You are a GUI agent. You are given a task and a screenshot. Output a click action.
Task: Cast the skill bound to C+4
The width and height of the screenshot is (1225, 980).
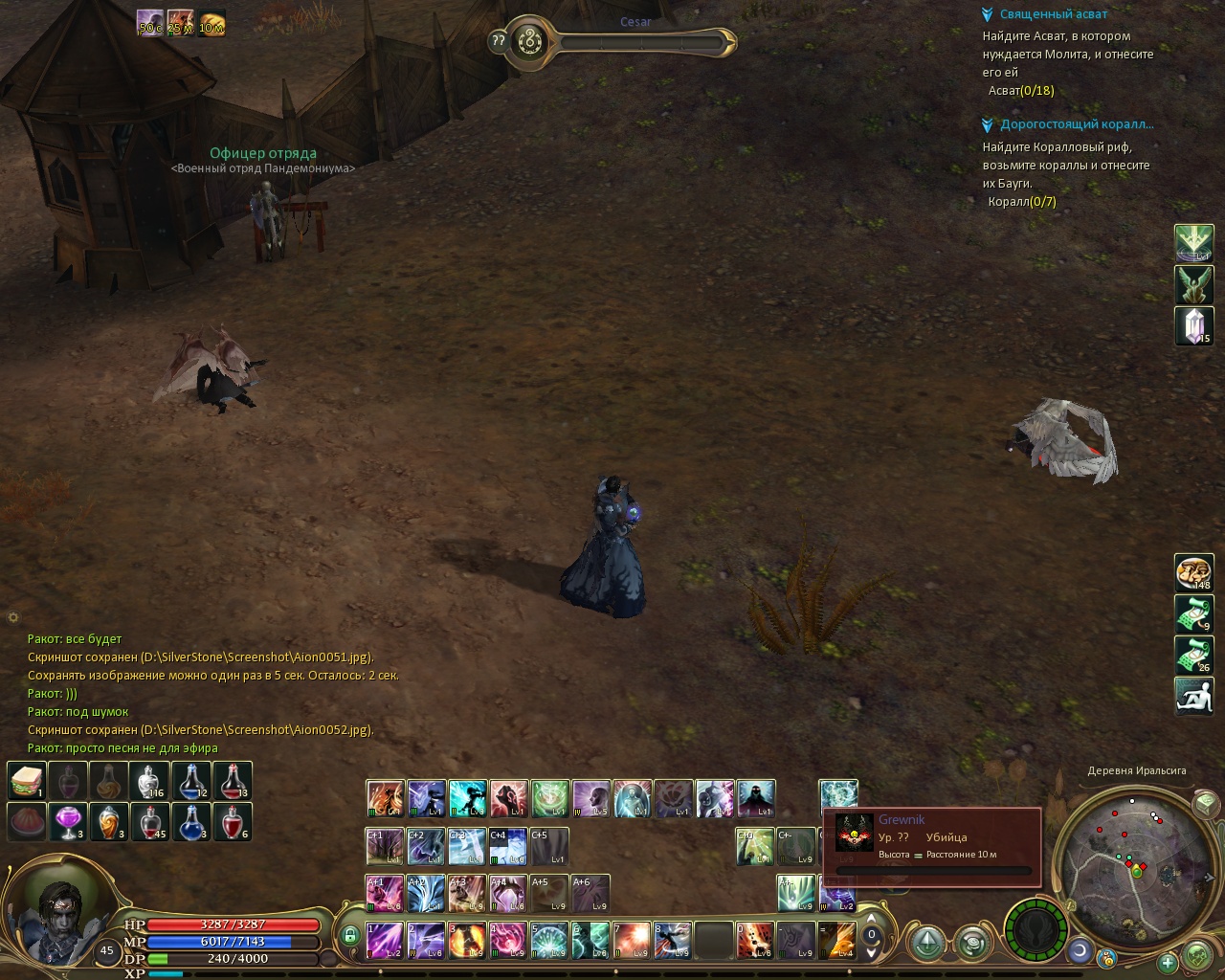(508, 846)
